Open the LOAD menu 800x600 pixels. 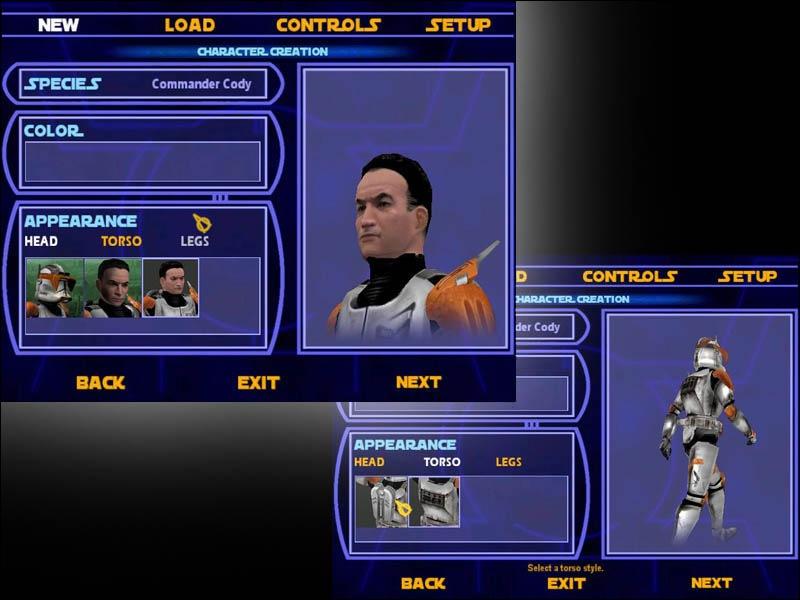pos(189,25)
